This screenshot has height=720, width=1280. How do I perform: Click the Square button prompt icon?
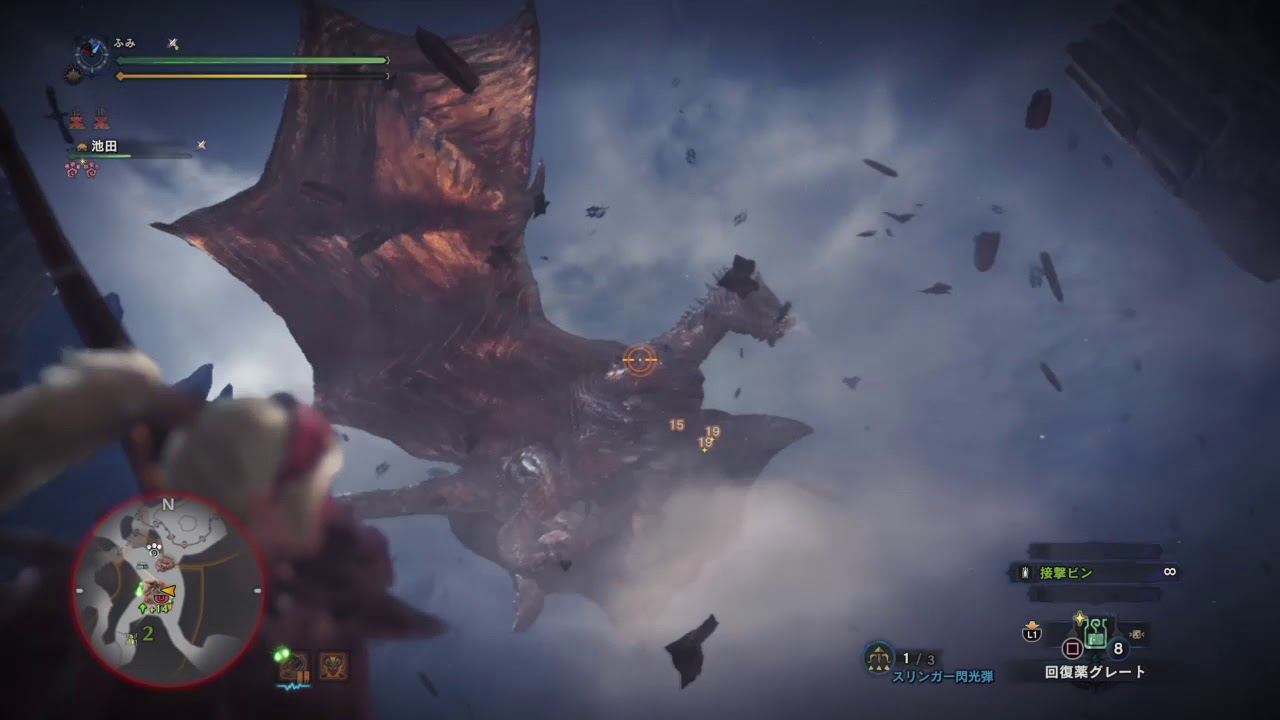[x=1071, y=648]
